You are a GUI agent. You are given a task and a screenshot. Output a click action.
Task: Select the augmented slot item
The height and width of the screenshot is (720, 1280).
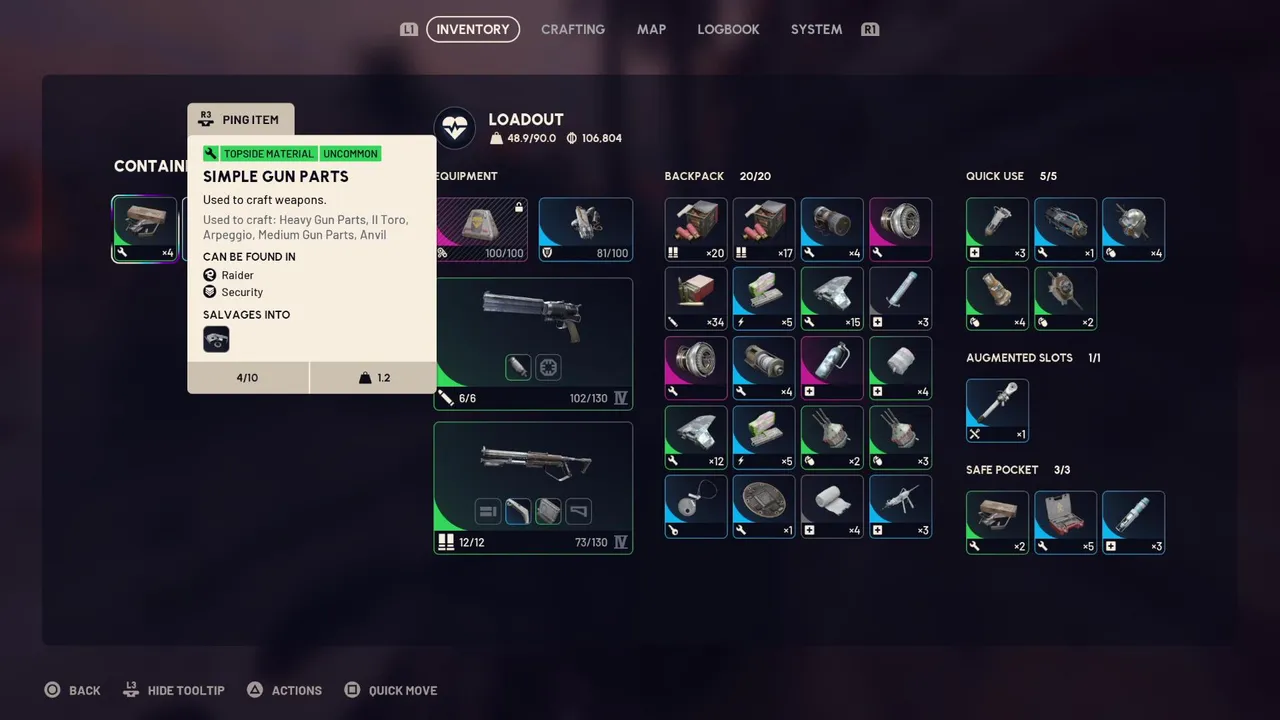click(x=997, y=410)
